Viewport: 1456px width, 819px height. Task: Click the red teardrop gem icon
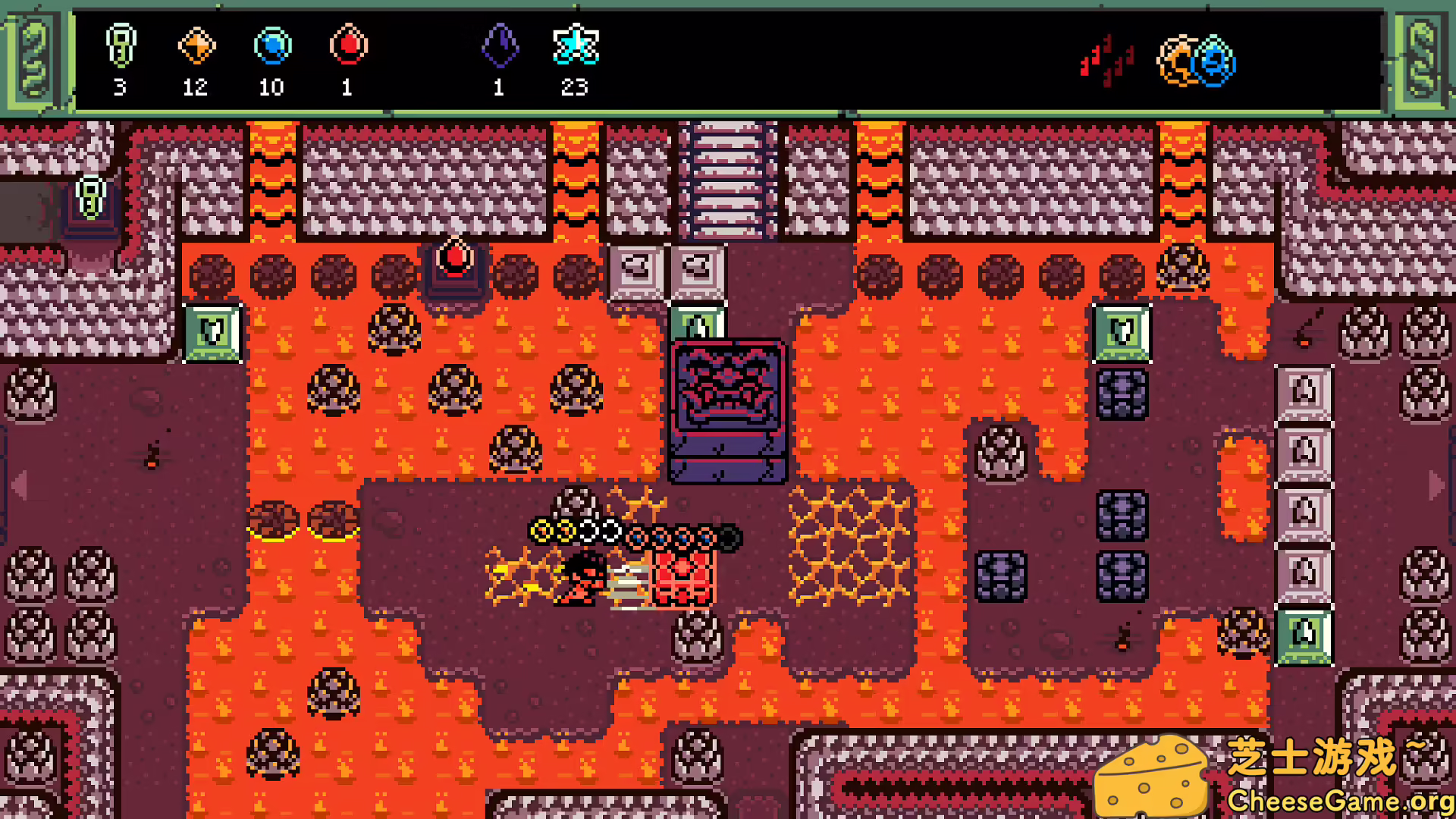pos(348,45)
